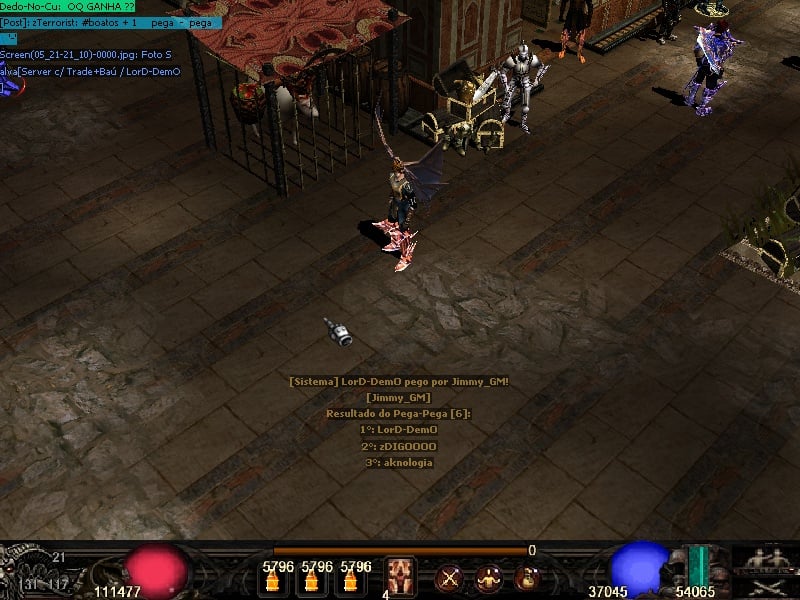Select the active skill slot icon

(401, 576)
